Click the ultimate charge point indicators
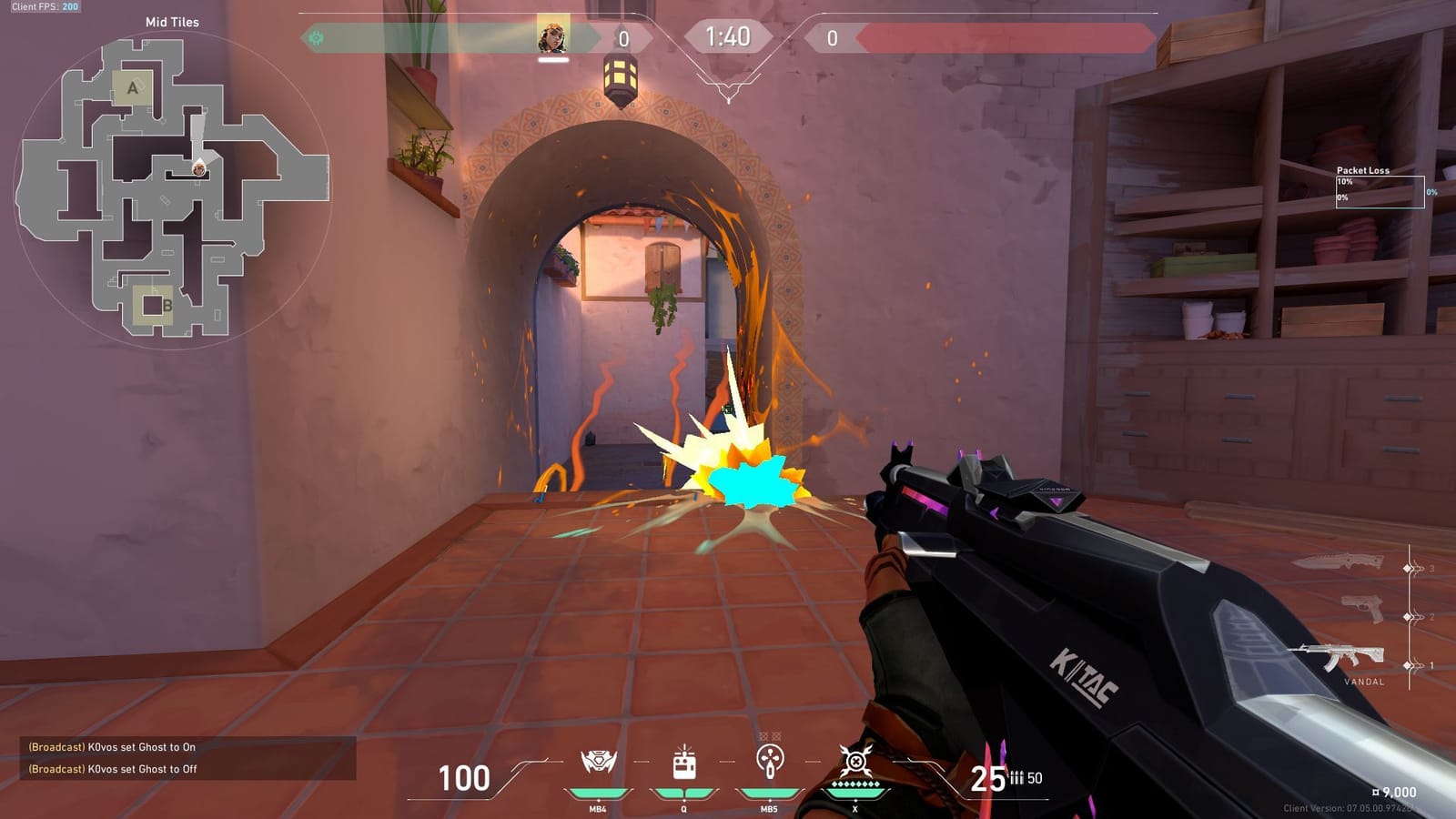The width and height of the screenshot is (1456, 819). click(x=854, y=782)
